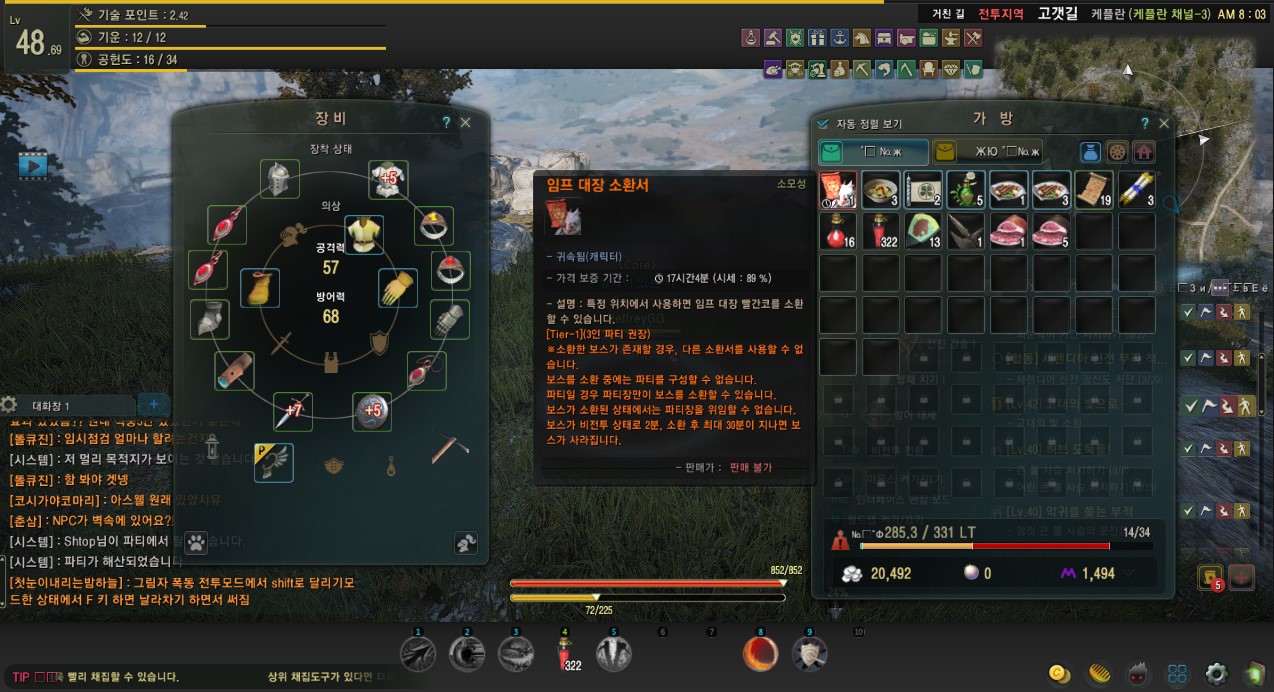
Task: Close the equipment (장비) window
Action: pos(465,122)
